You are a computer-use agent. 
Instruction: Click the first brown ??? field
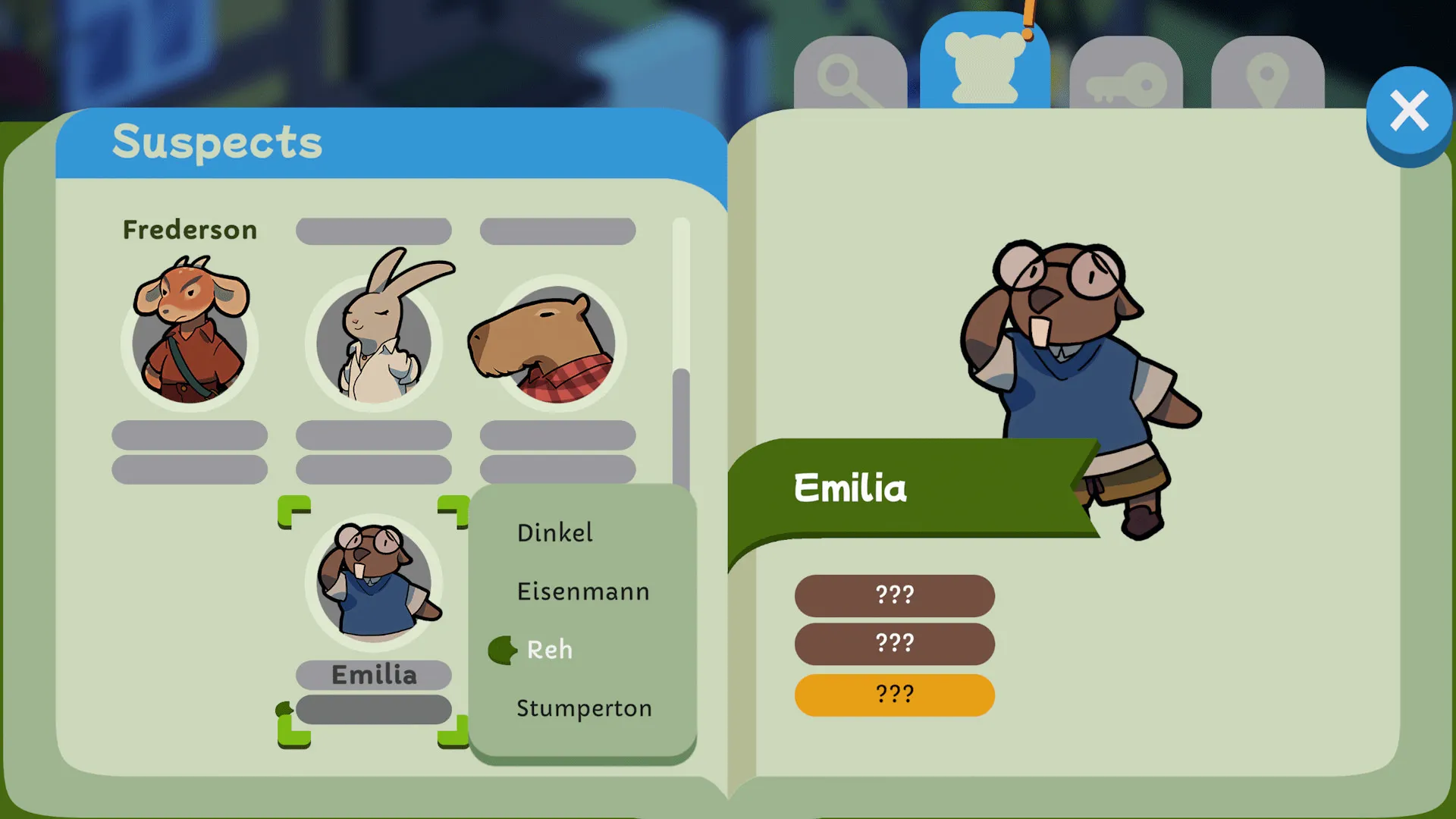pos(894,596)
